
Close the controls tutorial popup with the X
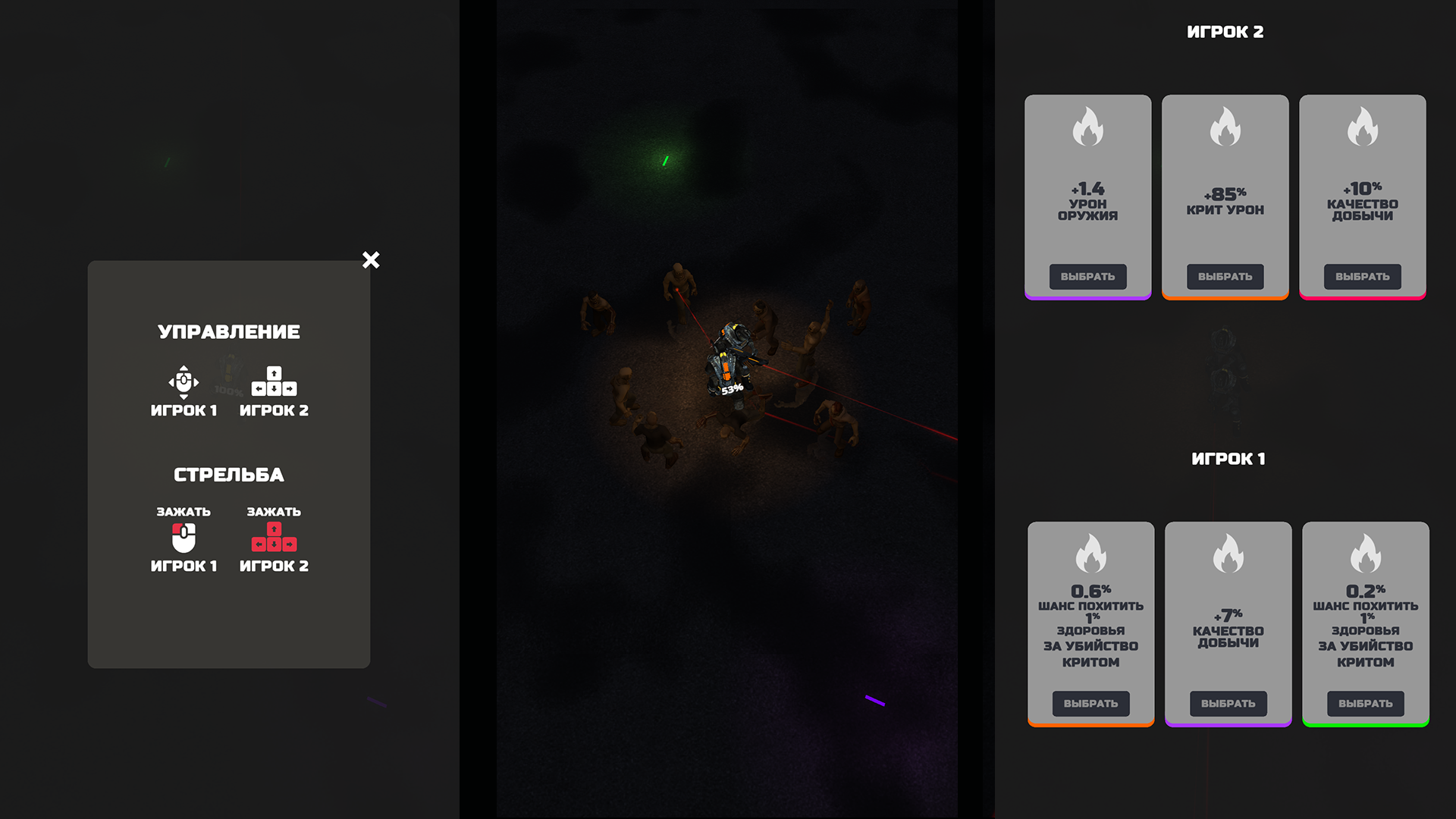pyautogui.click(x=371, y=260)
